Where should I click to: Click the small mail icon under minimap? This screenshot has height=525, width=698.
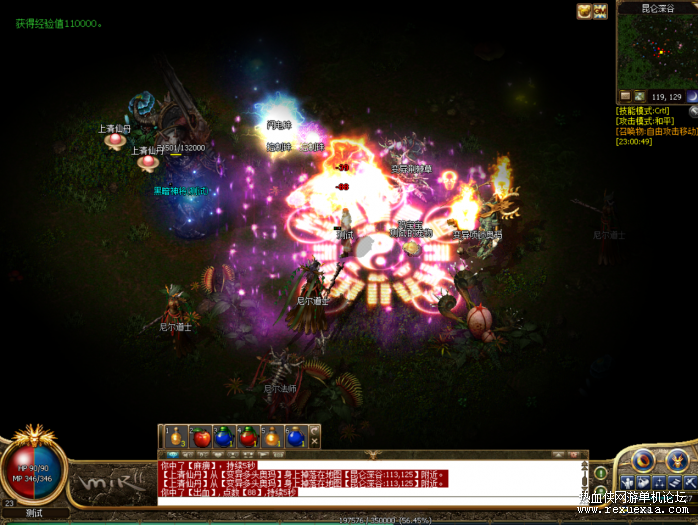[x=625, y=96]
